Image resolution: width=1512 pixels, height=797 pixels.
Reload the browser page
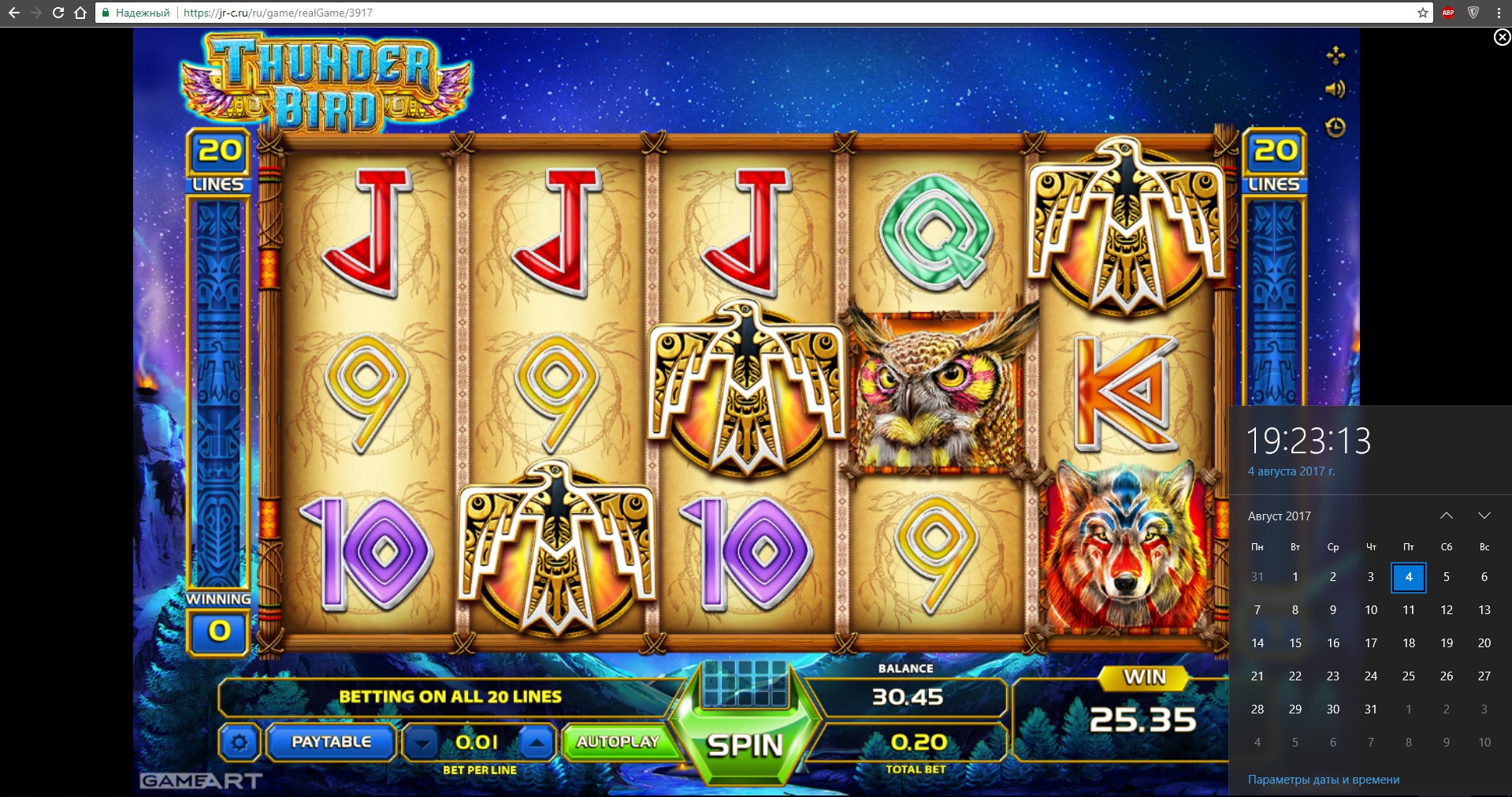tap(58, 13)
